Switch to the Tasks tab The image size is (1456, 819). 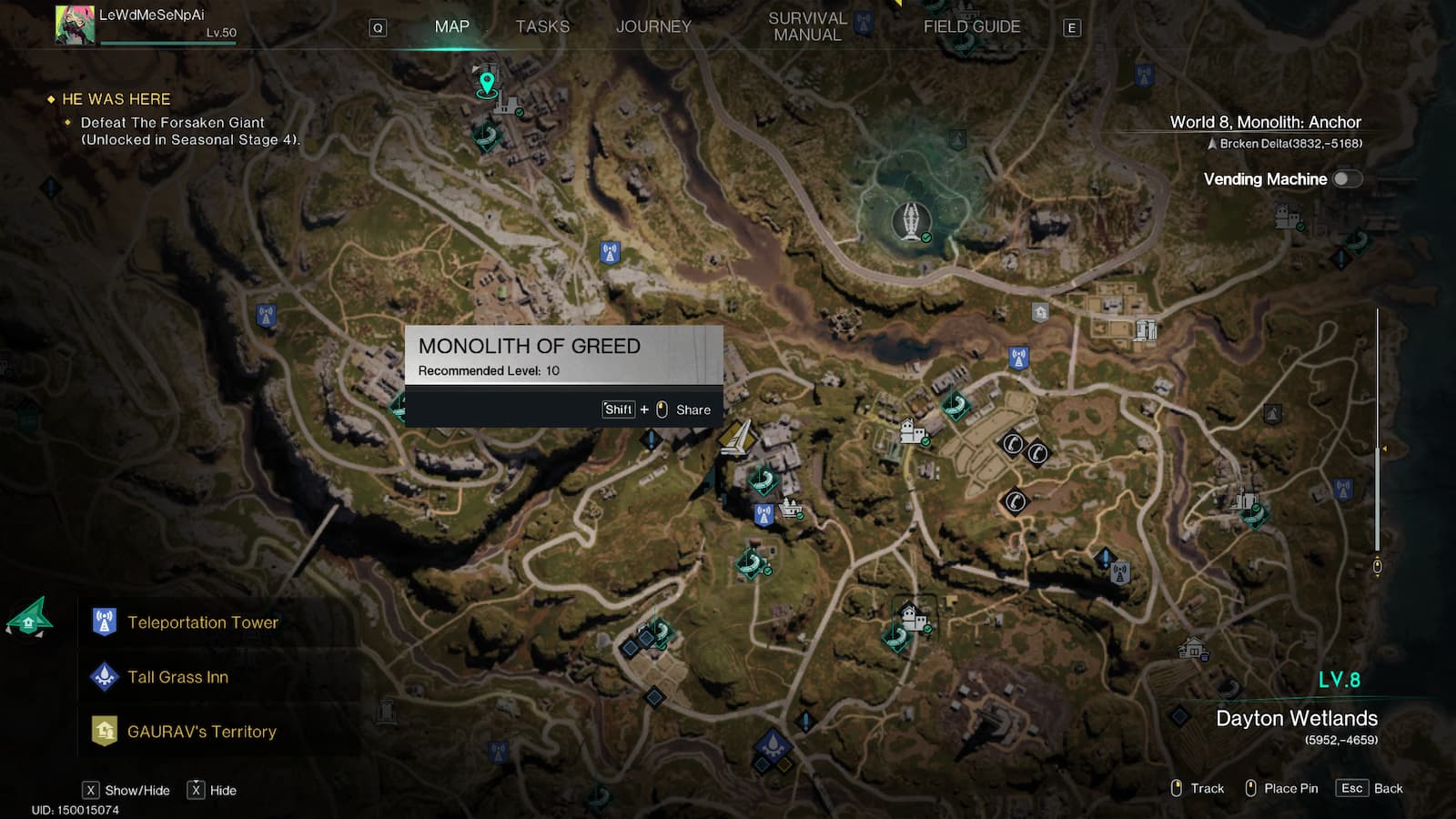(542, 26)
